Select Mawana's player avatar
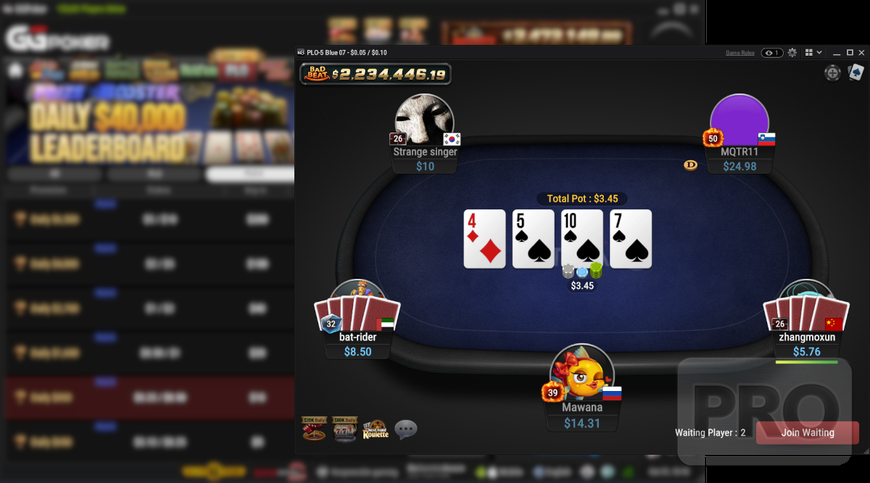Screen dimensions: 870x483 (x=582, y=372)
